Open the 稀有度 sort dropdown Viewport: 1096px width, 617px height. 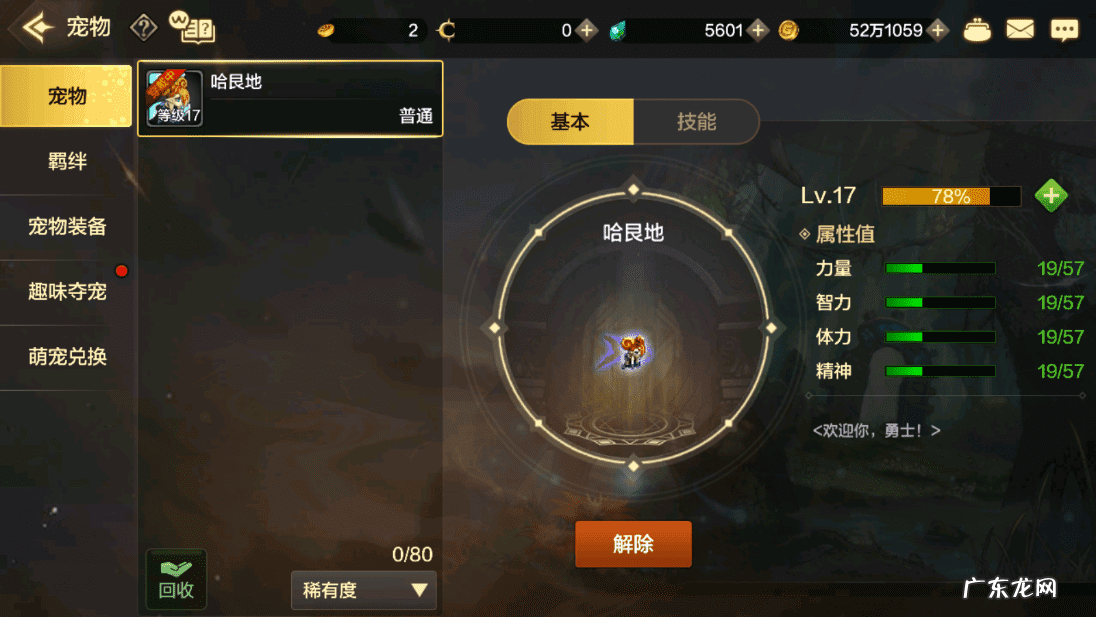[x=364, y=590]
